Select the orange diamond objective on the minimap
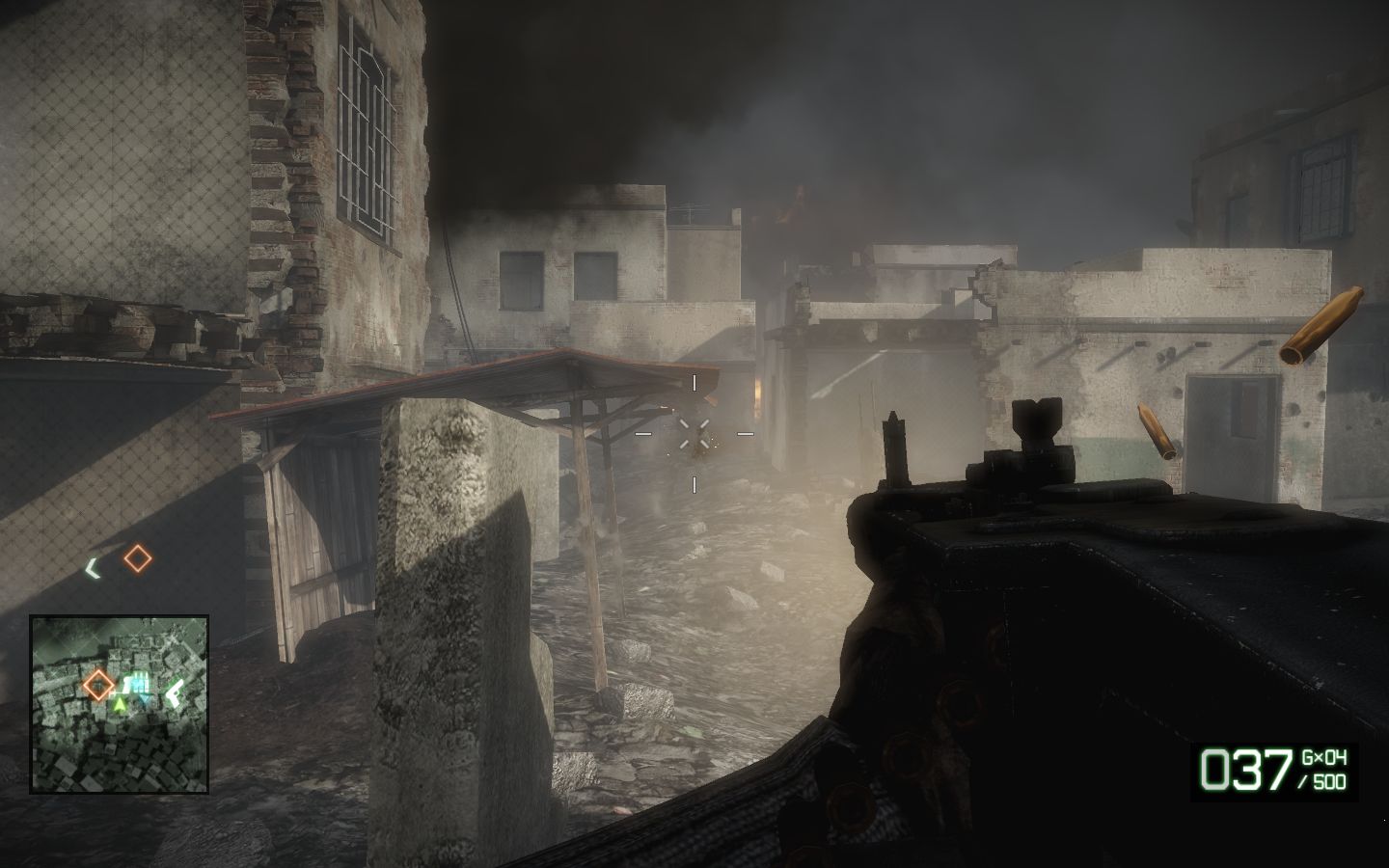The width and height of the screenshot is (1389, 868). point(97,685)
